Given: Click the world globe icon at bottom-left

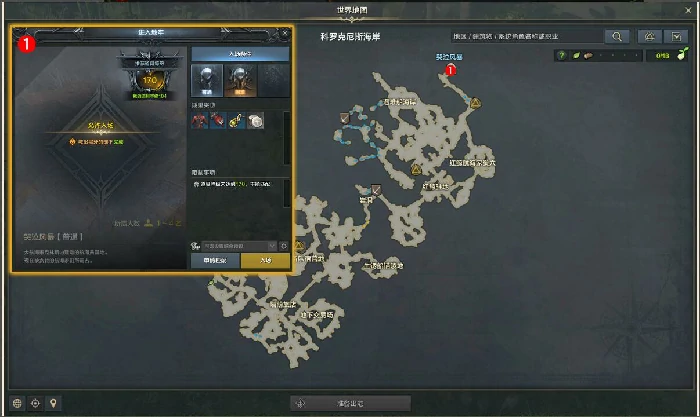Looking at the screenshot, I should click(x=18, y=403).
